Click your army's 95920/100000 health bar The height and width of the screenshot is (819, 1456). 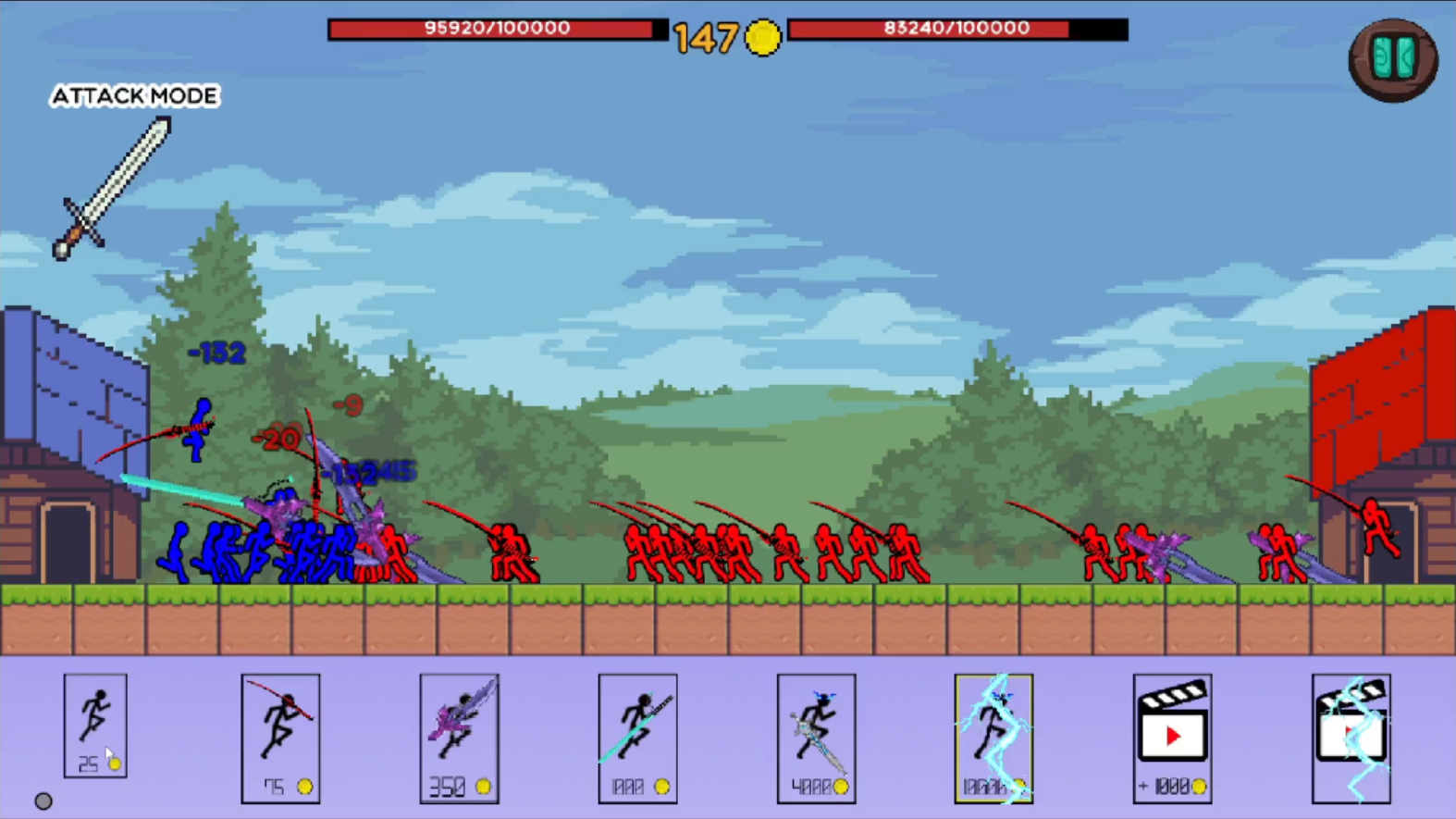[x=496, y=28]
